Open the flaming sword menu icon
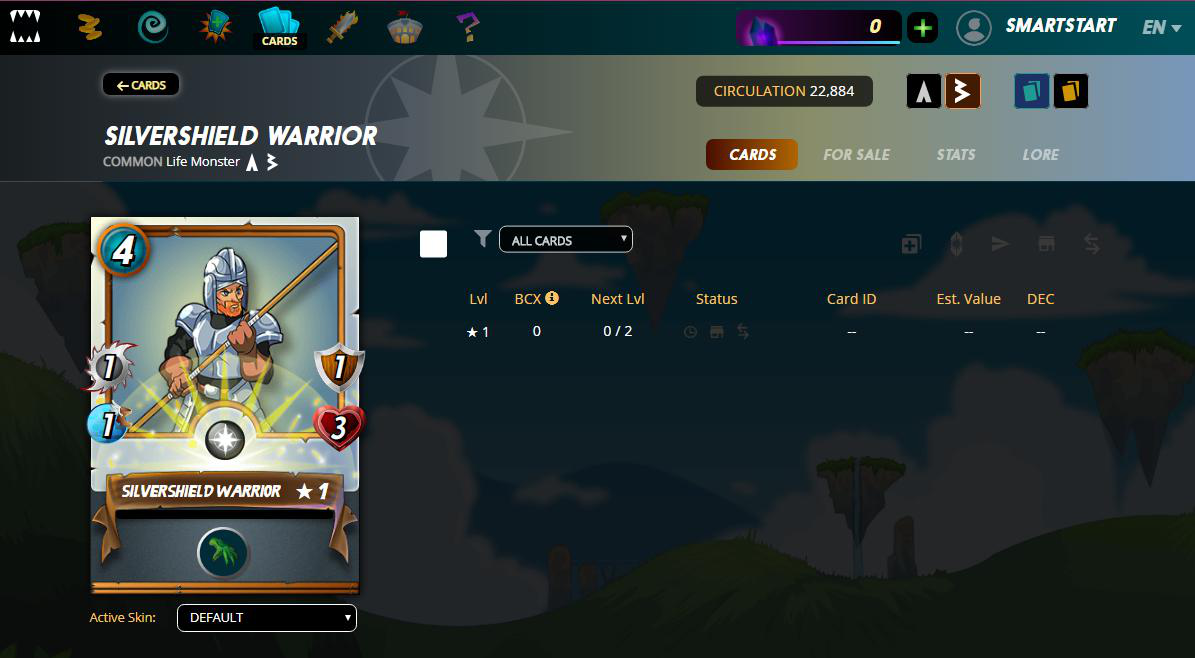 pyautogui.click(x=342, y=27)
